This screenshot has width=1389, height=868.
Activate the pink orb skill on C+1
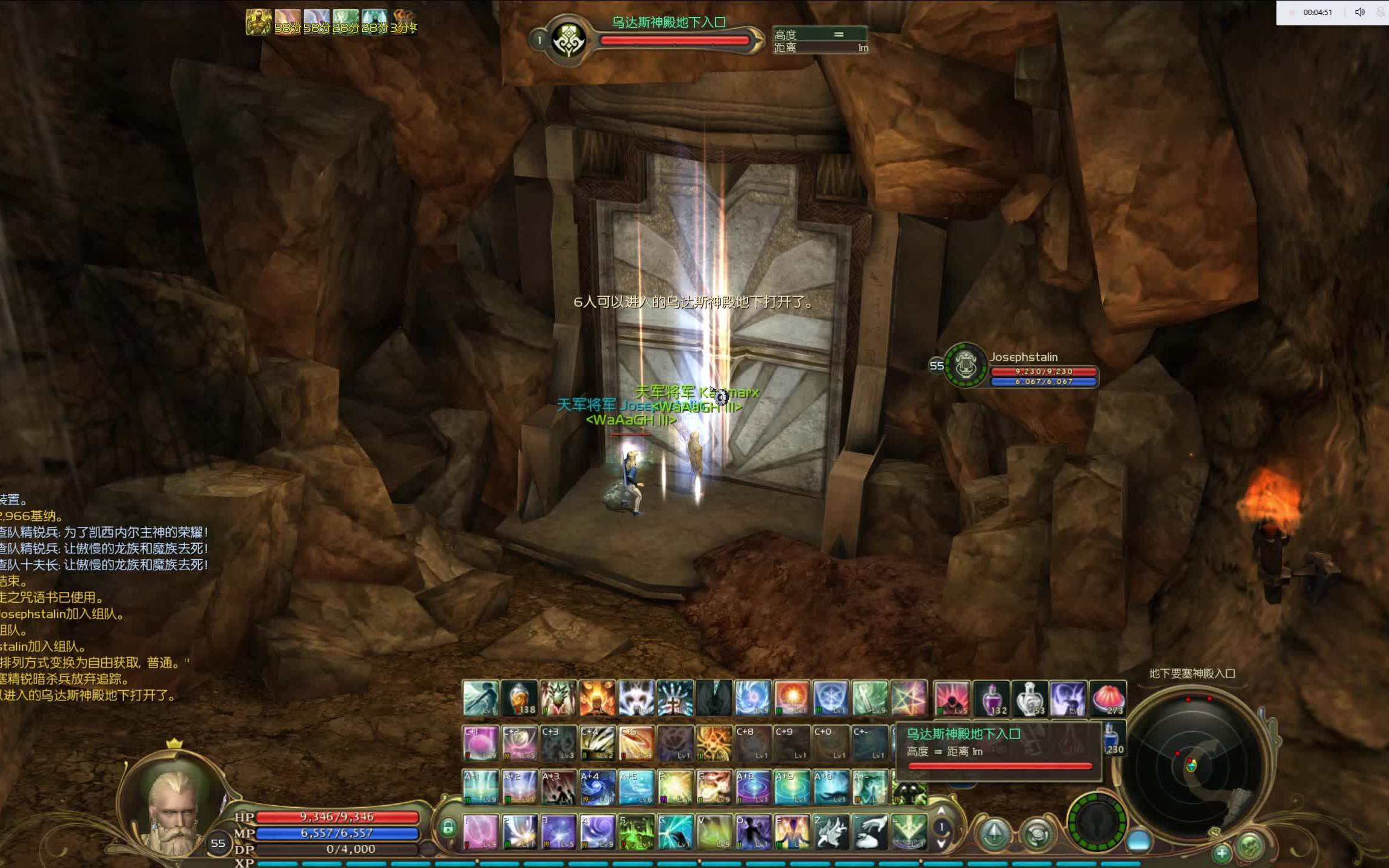tap(480, 743)
